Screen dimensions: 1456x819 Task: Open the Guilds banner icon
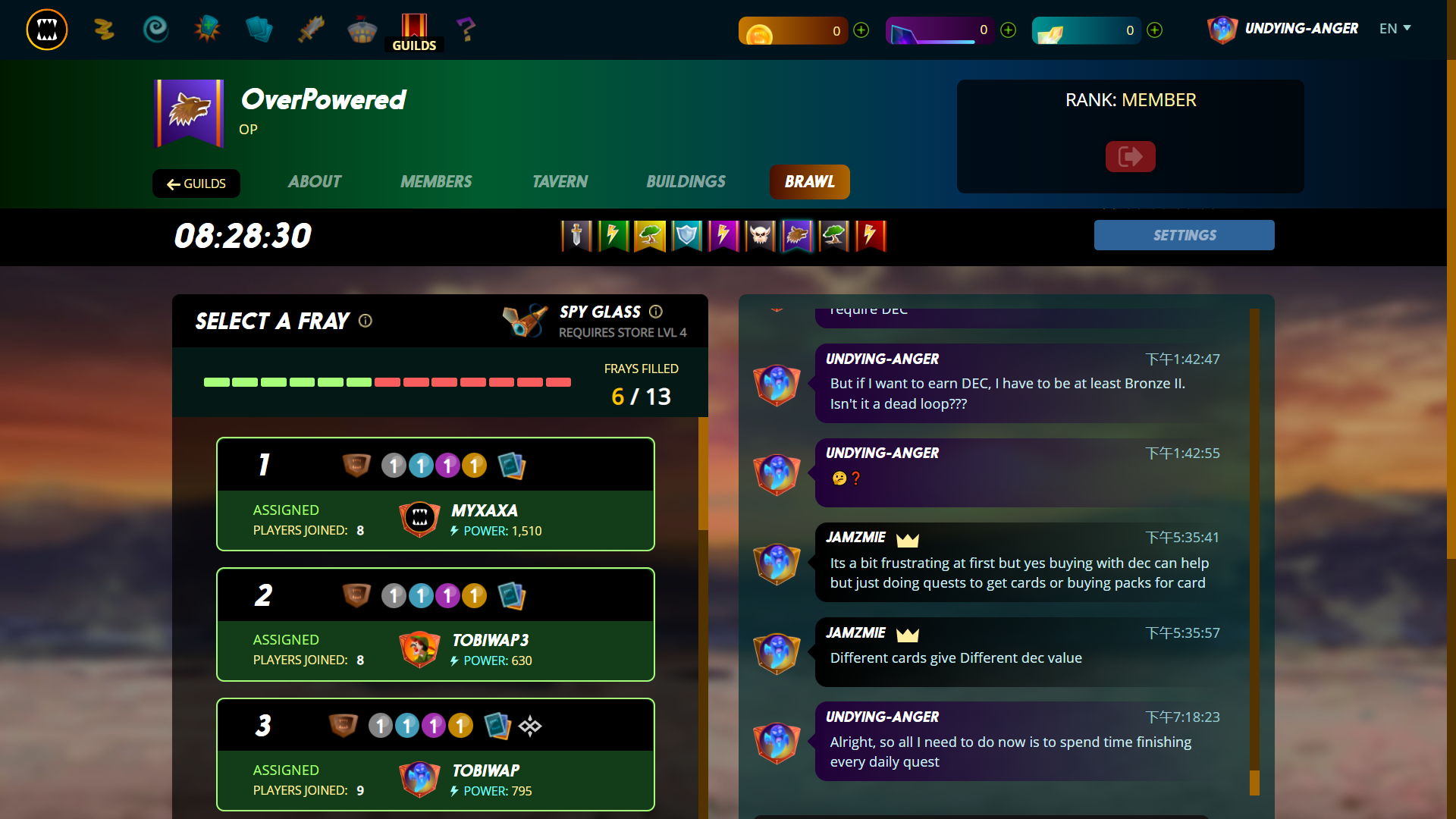click(x=414, y=24)
